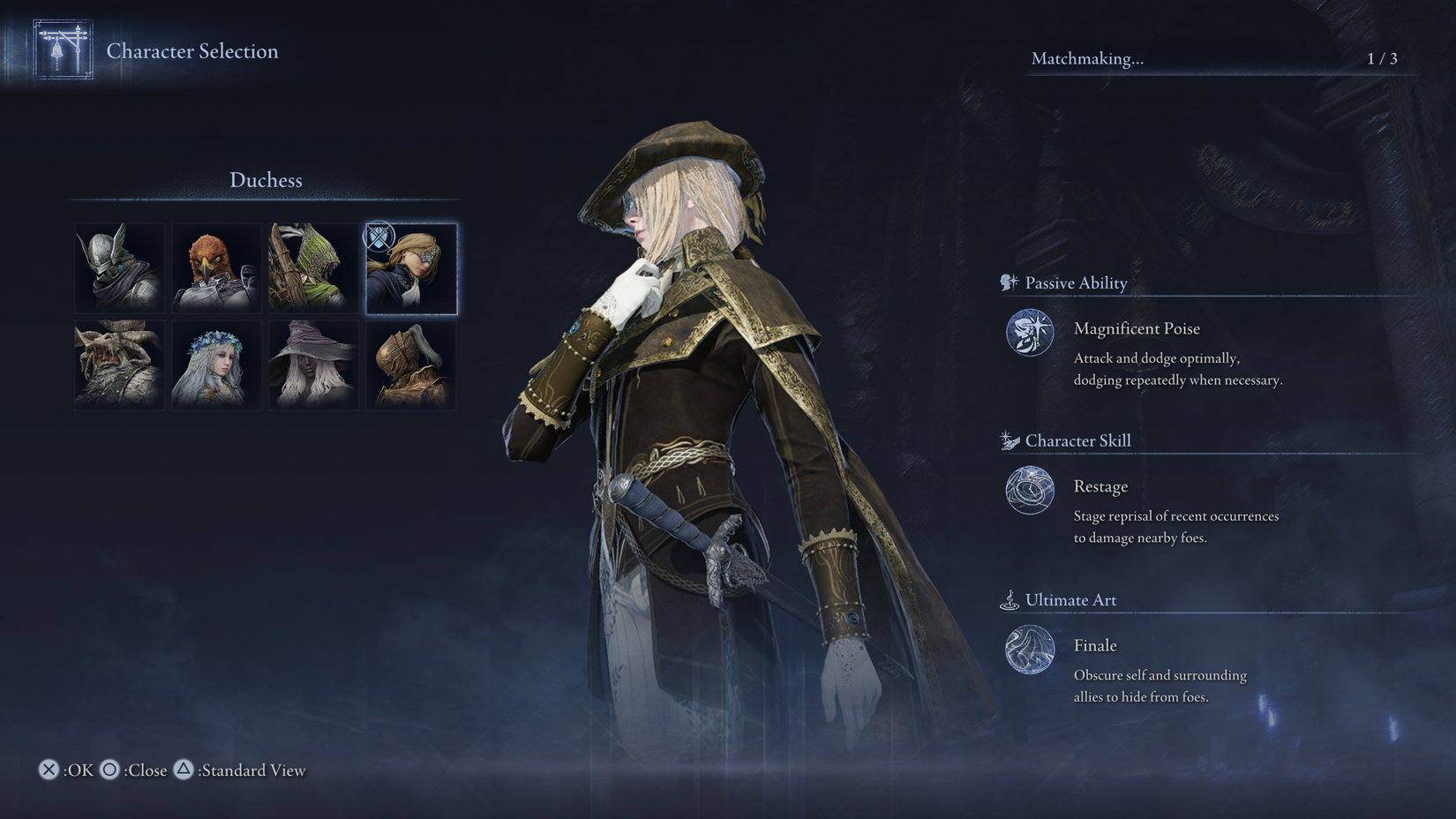Select the eagle-headed character portrait

click(216, 267)
